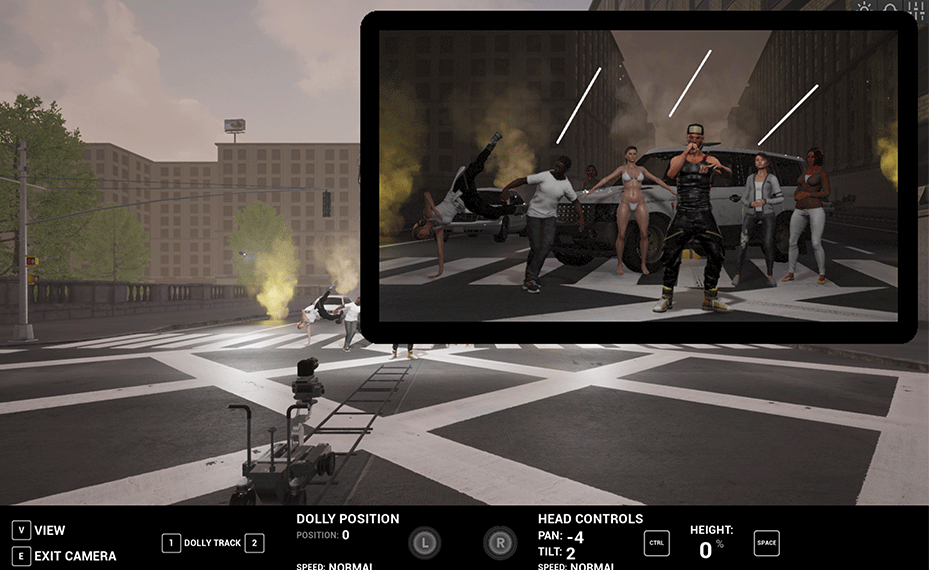
Task: Select the camera preview monitor
Action: pyautogui.click(x=638, y=176)
